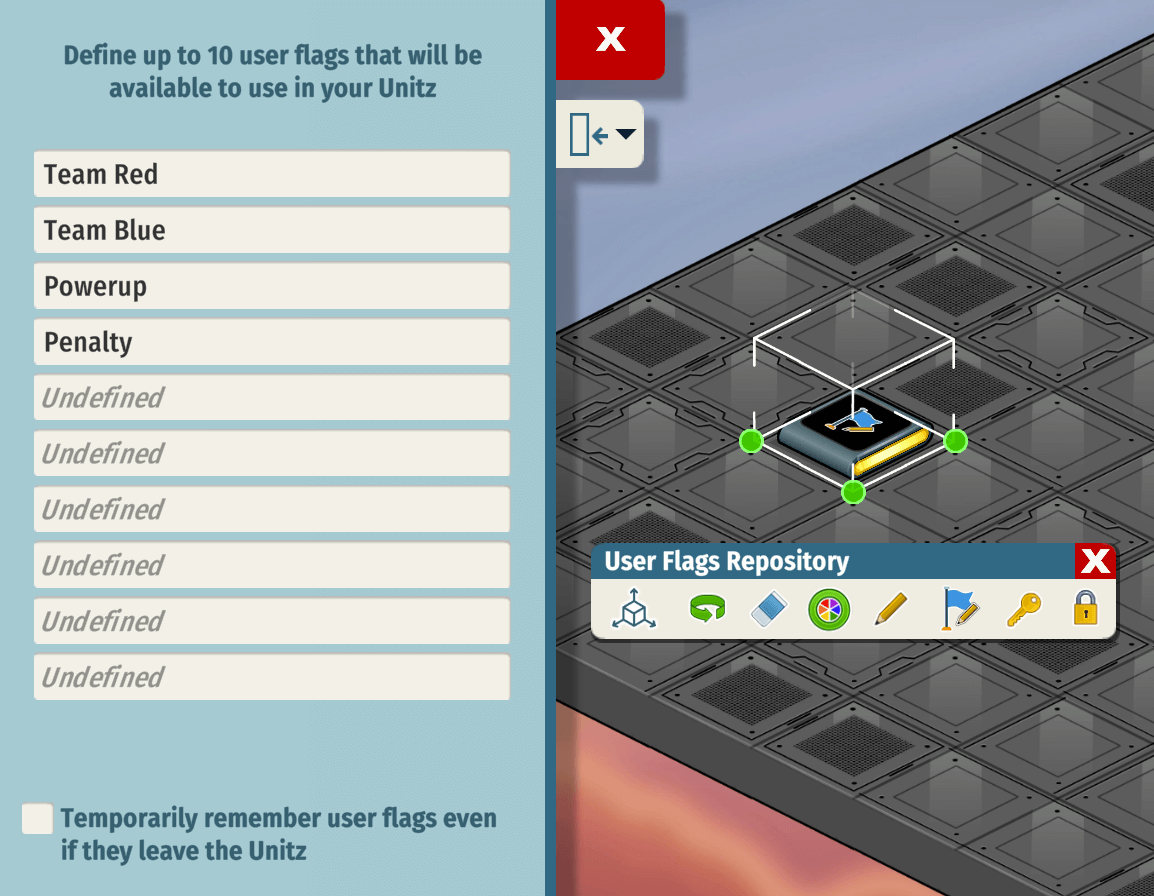
Task: Open the color wheel tool
Action: tap(829, 608)
